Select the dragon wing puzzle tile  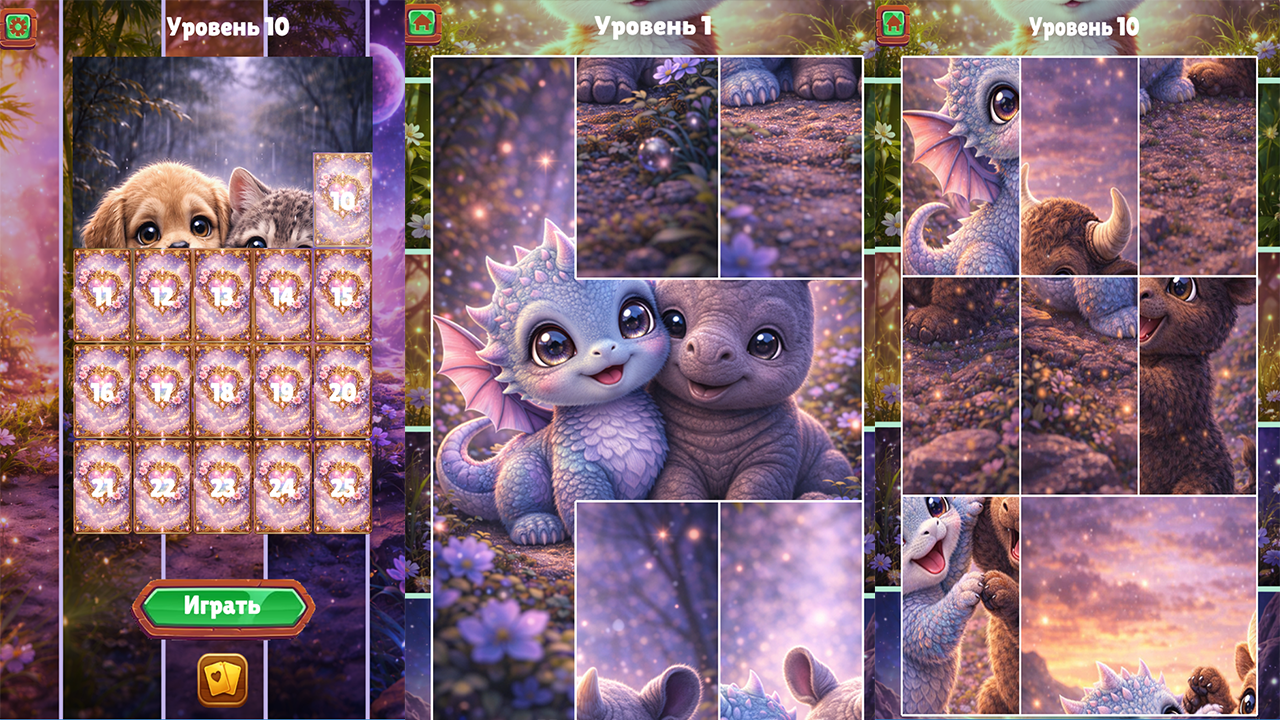tap(955, 160)
